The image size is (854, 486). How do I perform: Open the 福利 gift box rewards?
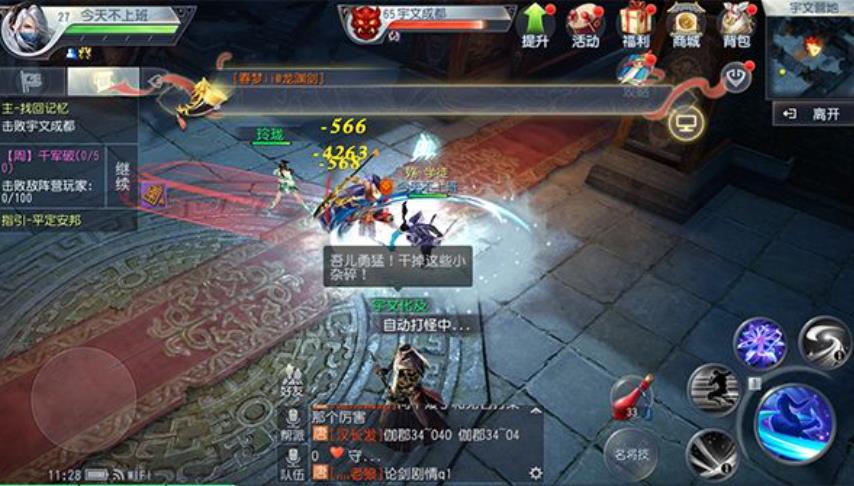635,26
